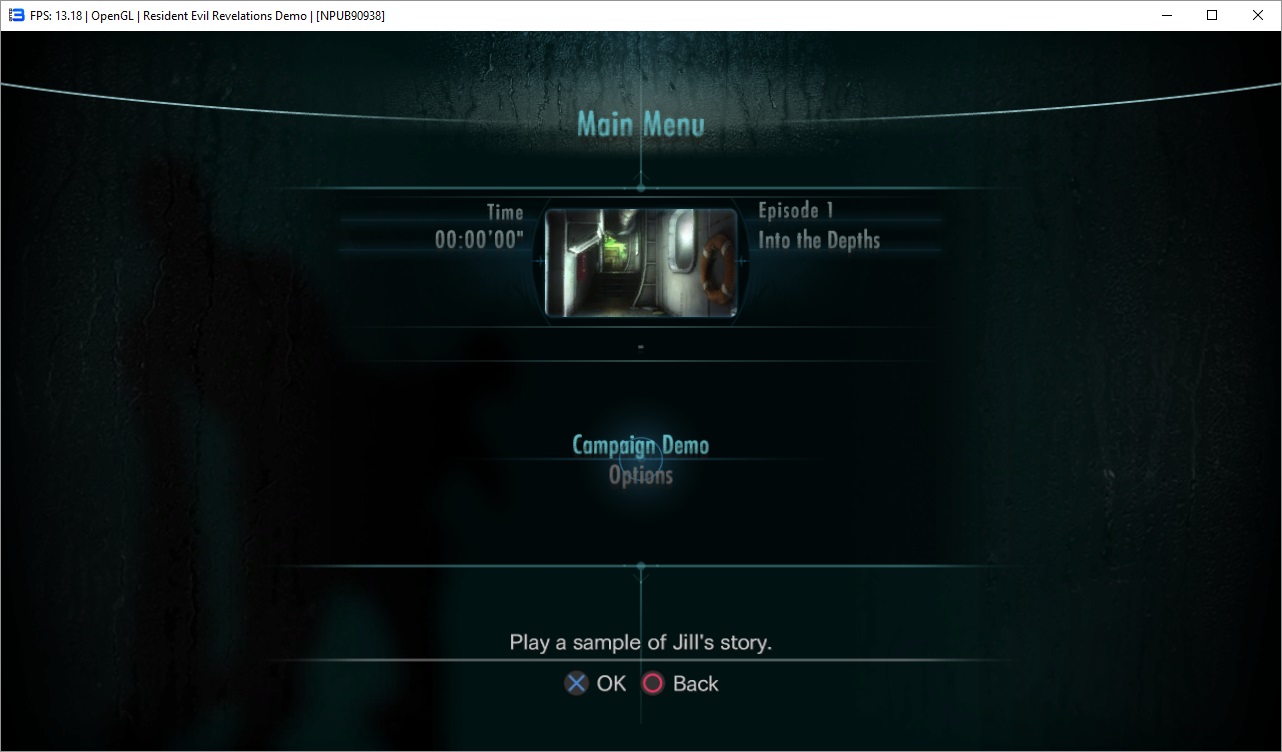Close the emulator window
This screenshot has width=1282, height=752.
1258,15
